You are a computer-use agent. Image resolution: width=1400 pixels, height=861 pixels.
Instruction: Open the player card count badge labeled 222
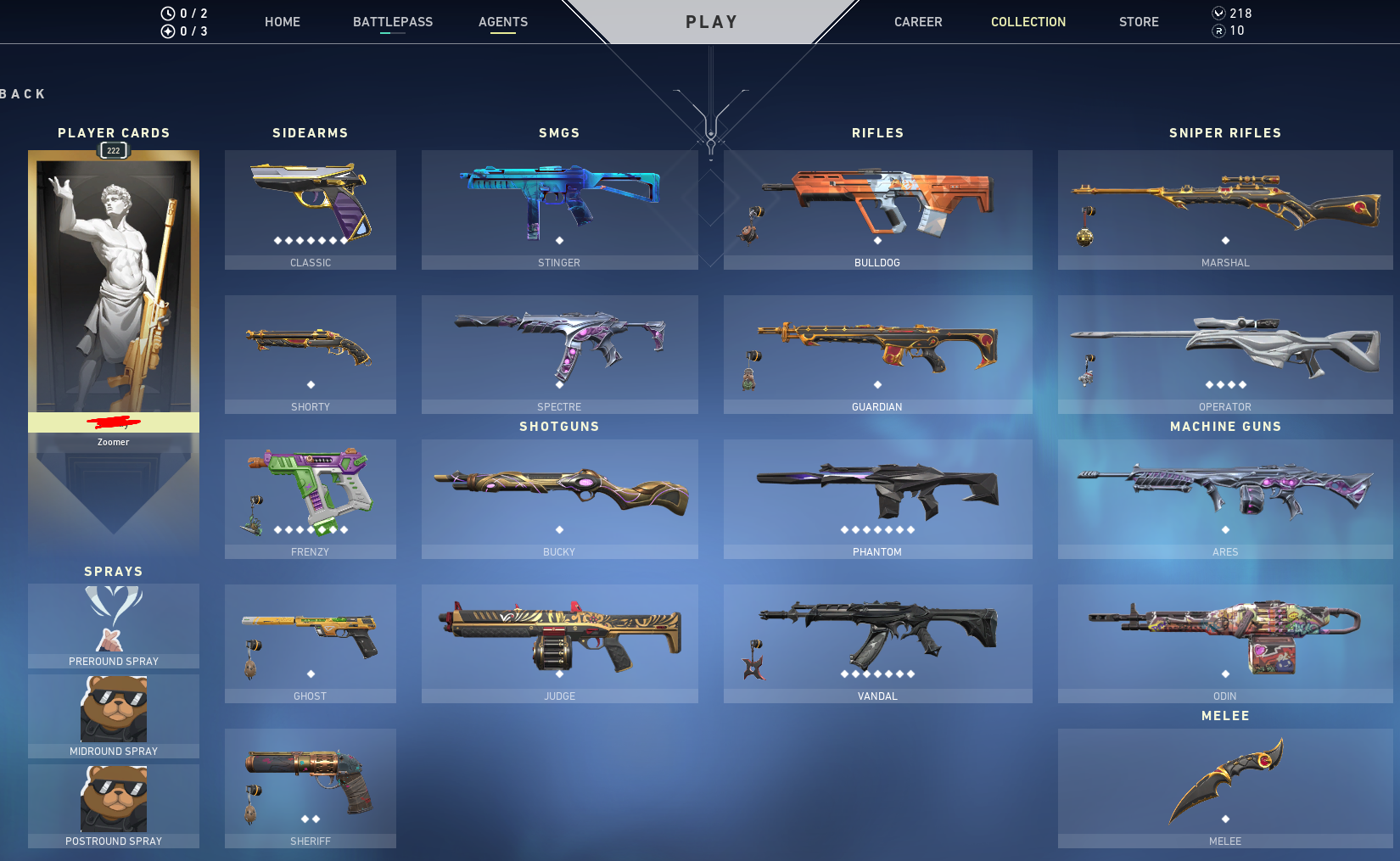(x=113, y=150)
